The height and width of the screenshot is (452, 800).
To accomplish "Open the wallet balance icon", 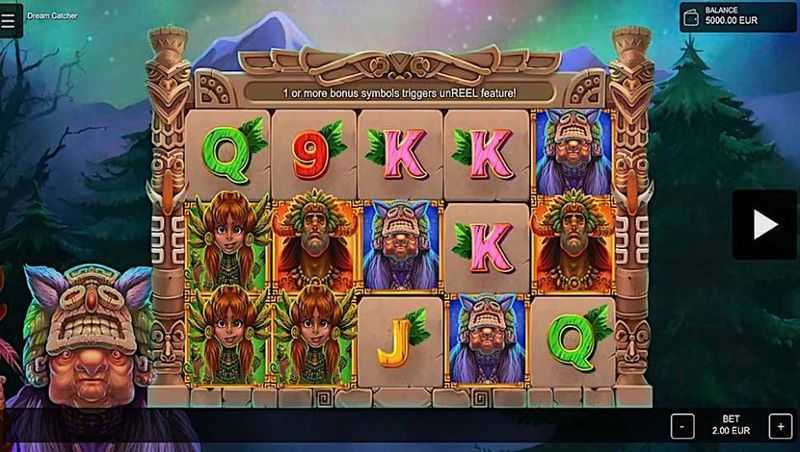I will 691,17.
